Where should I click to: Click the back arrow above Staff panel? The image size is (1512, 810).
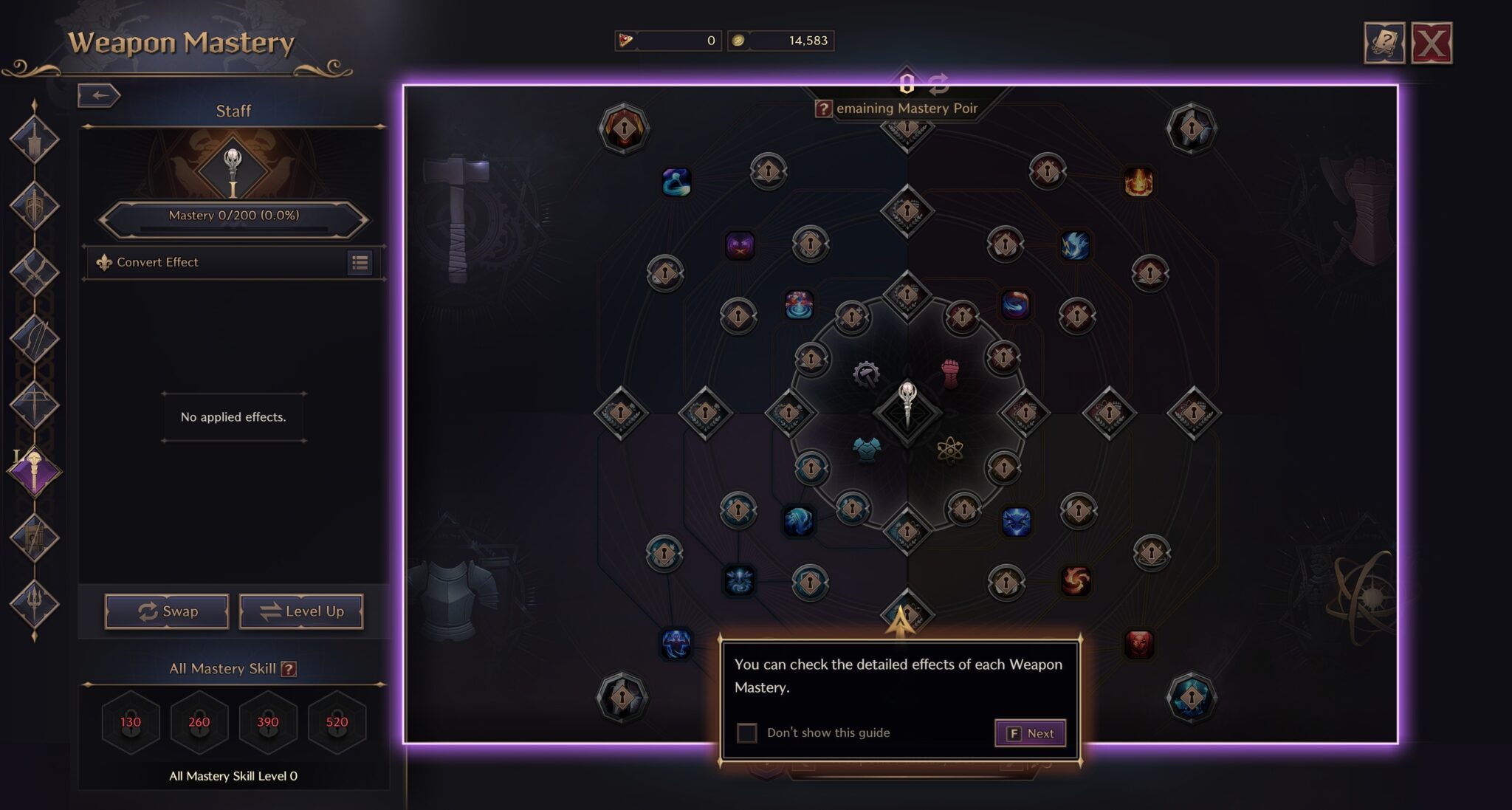click(x=100, y=95)
